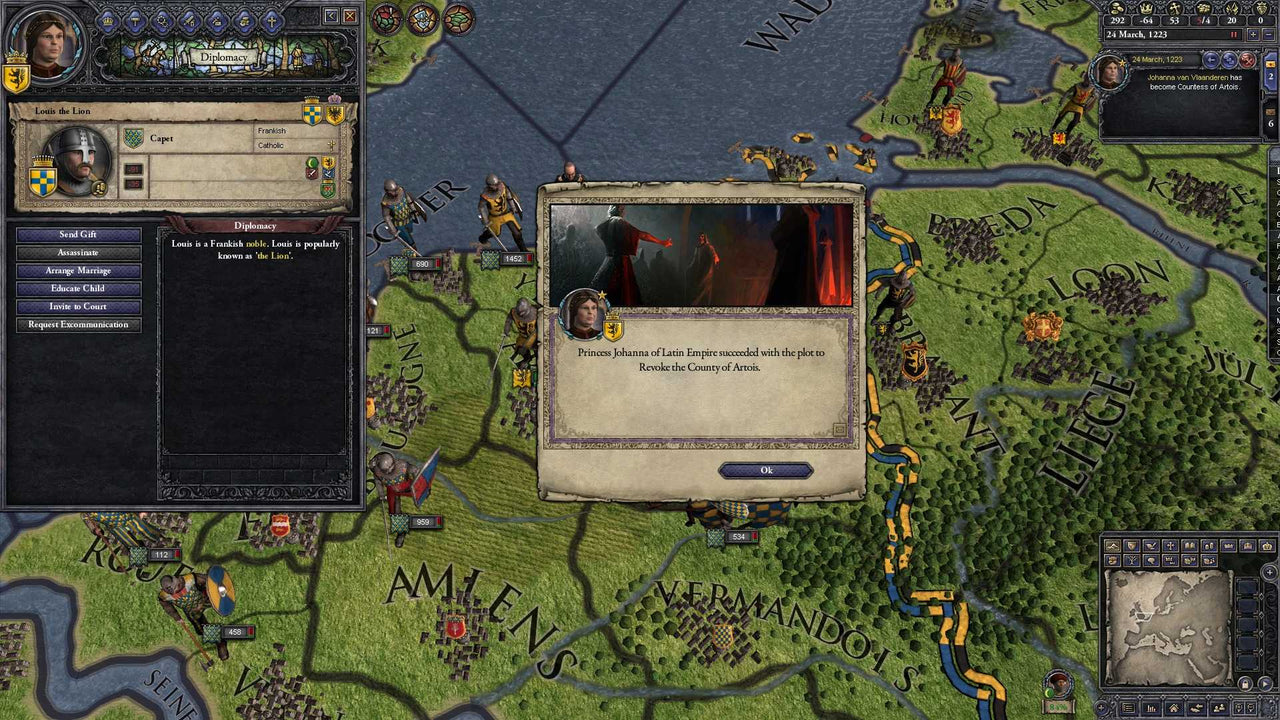The height and width of the screenshot is (720, 1280).
Task: Click the Assassinate action button
Action: 78,252
